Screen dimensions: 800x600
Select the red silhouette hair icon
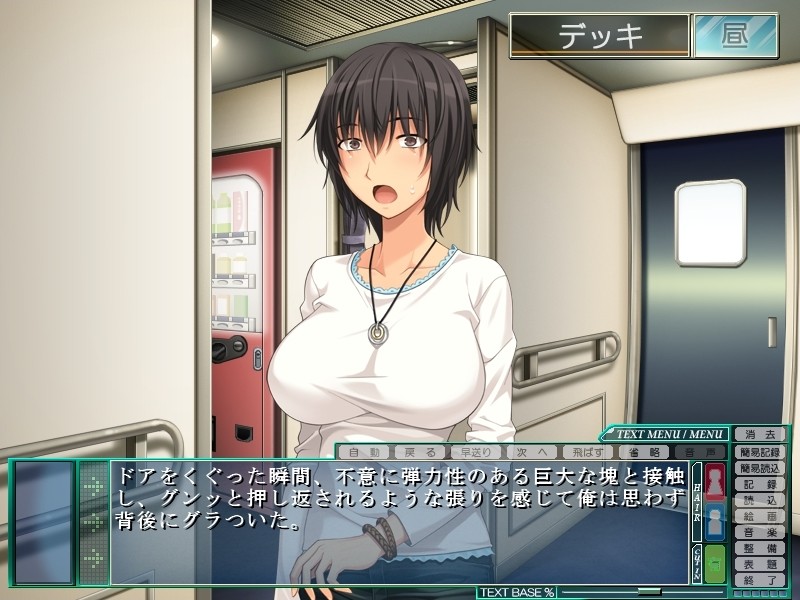[x=716, y=481]
